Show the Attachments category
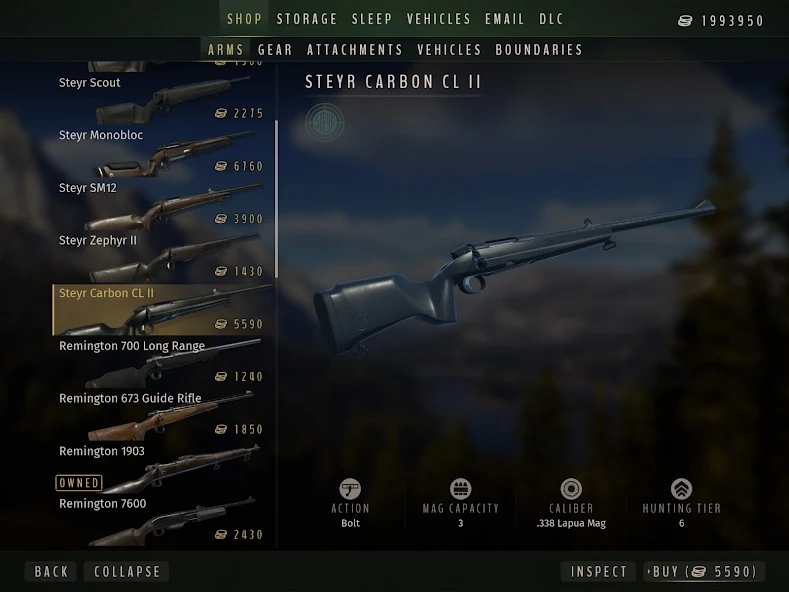 tap(355, 49)
